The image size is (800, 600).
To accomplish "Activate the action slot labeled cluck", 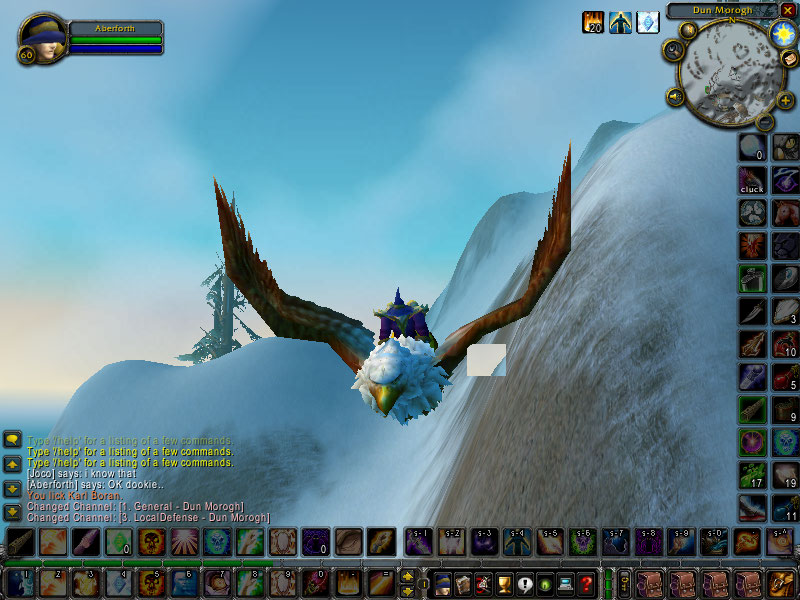I will [752, 180].
